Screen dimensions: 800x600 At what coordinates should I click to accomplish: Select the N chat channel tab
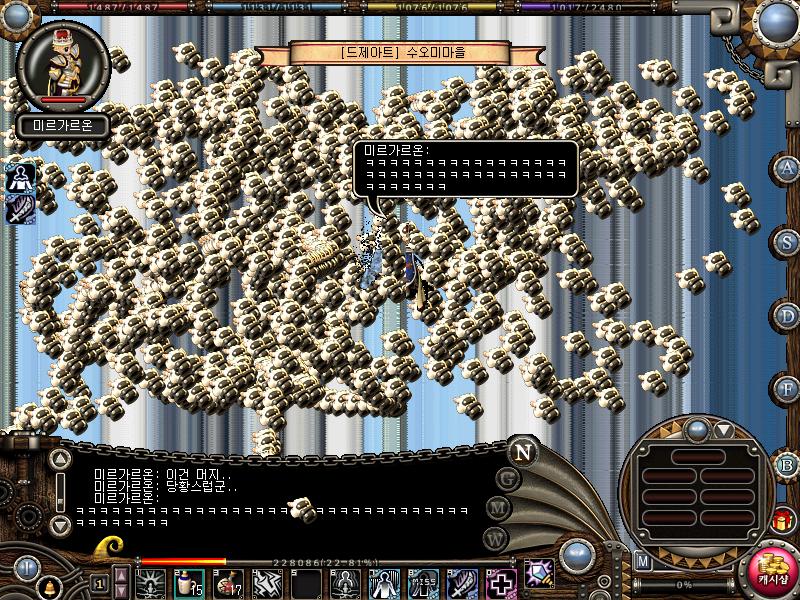(x=521, y=451)
